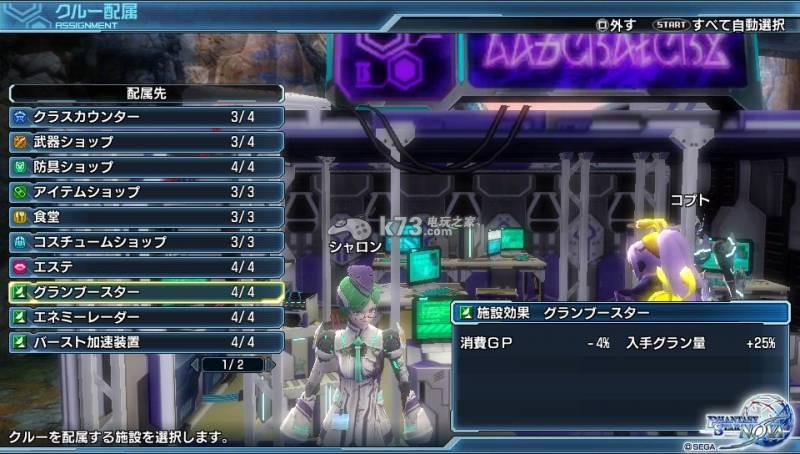800x454 pixels.
Task: Select the エステ facility row
Action: 146,267
